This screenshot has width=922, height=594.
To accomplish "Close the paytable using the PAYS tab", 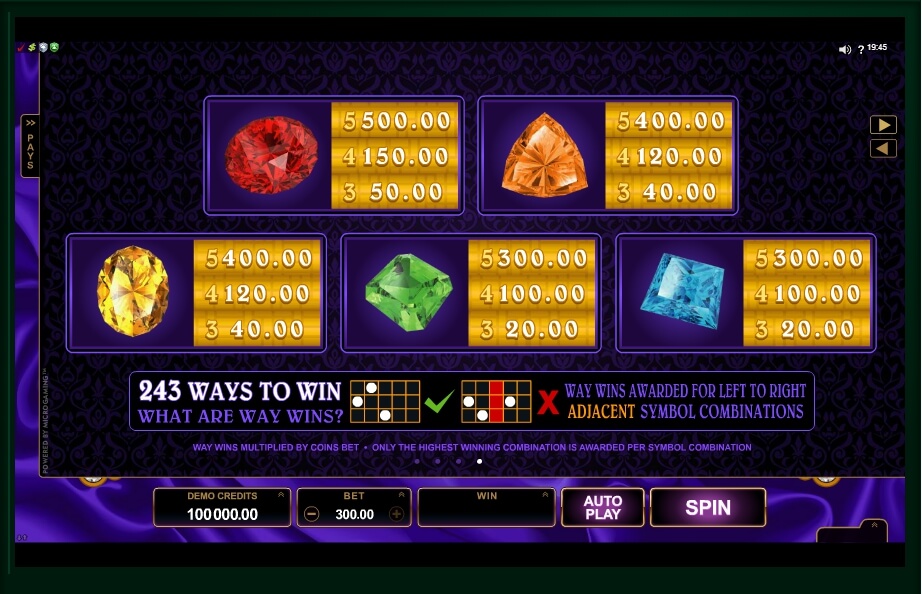I will pyautogui.click(x=30, y=146).
